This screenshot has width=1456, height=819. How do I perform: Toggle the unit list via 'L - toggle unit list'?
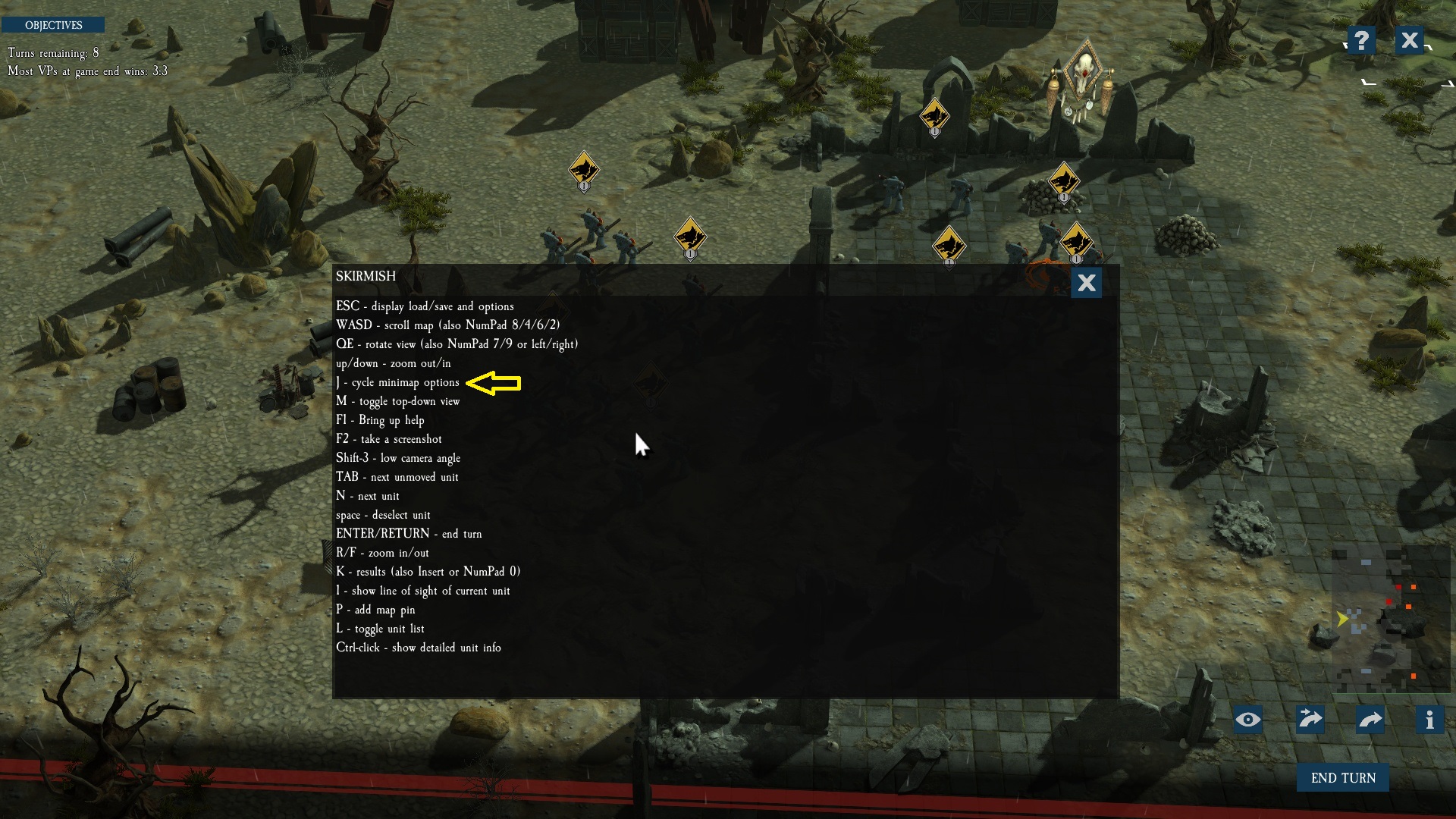click(381, 629)
